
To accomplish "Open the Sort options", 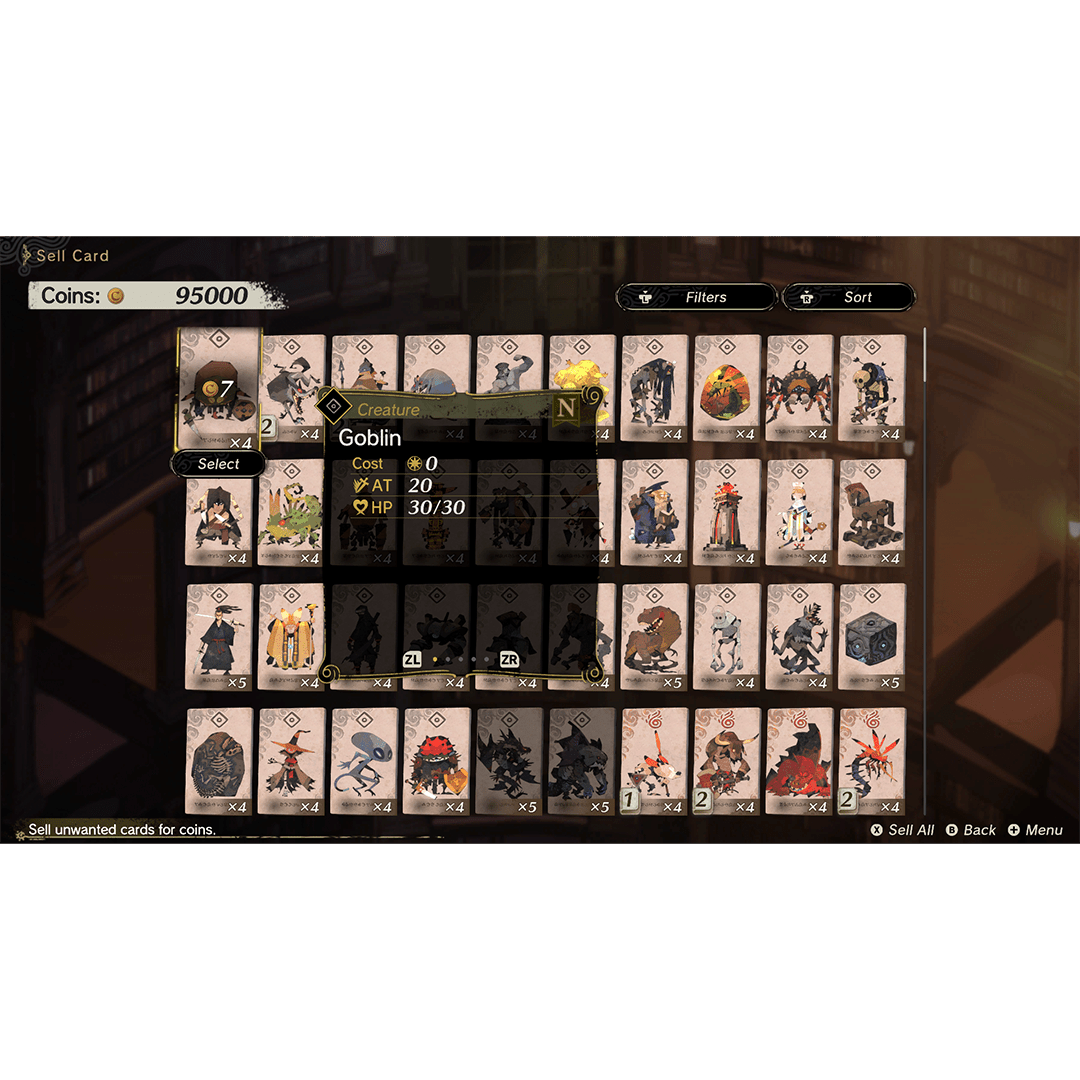I will tap(848, 297).
